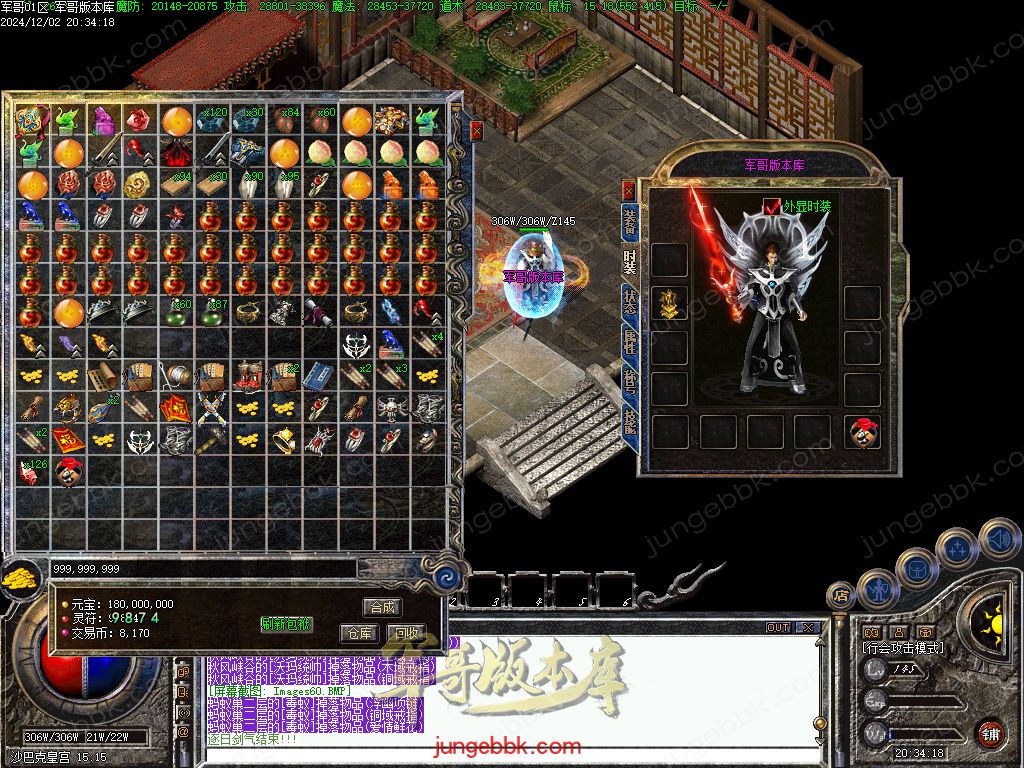Viewport: 1024px width, 768px height.
Task: Close the character equipment panel
Action: tap(628, 189)
